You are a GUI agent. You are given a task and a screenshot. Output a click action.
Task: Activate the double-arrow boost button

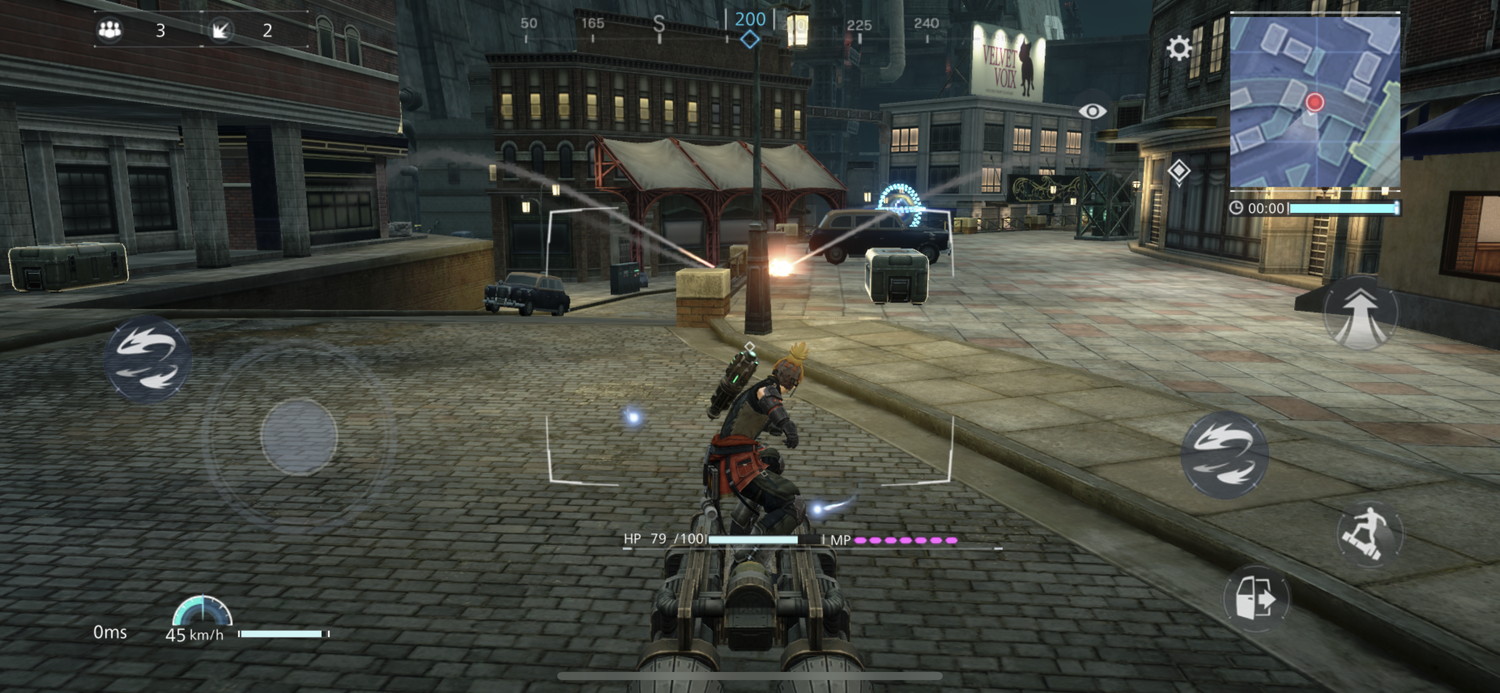point(1360,311)
